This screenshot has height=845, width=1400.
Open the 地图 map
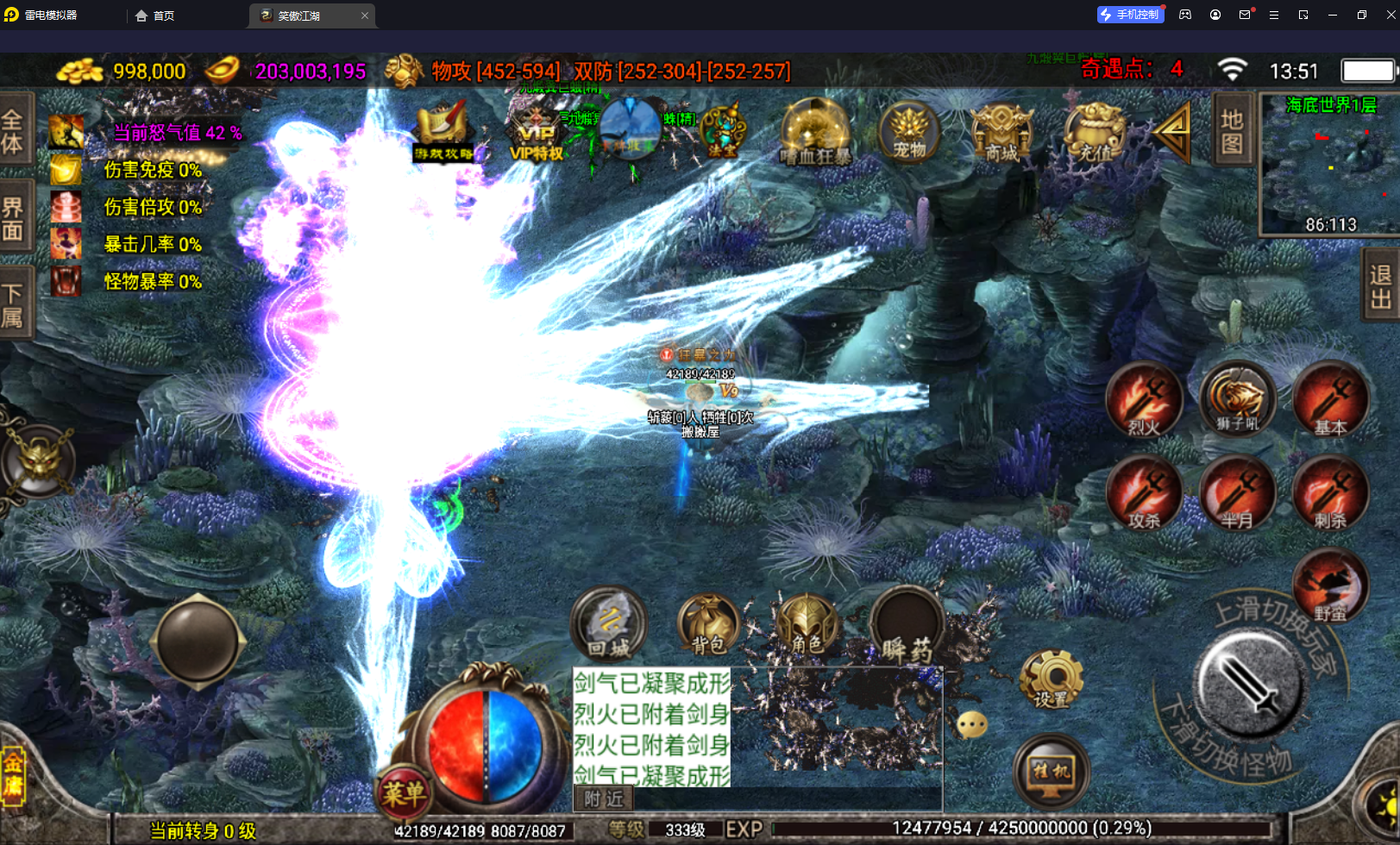point(1232,130)
